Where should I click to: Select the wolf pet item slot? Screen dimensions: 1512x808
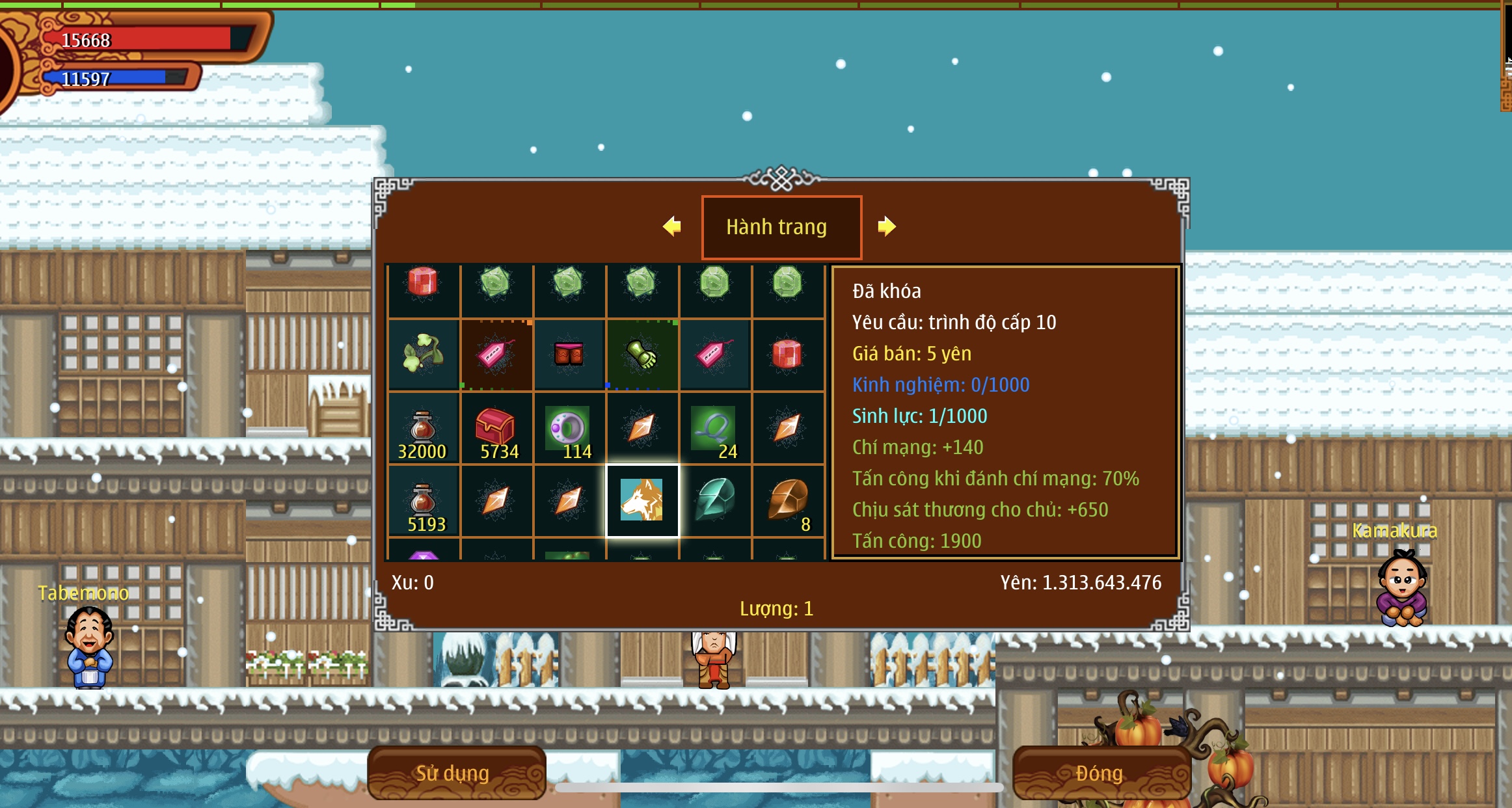tap(642, 500)
